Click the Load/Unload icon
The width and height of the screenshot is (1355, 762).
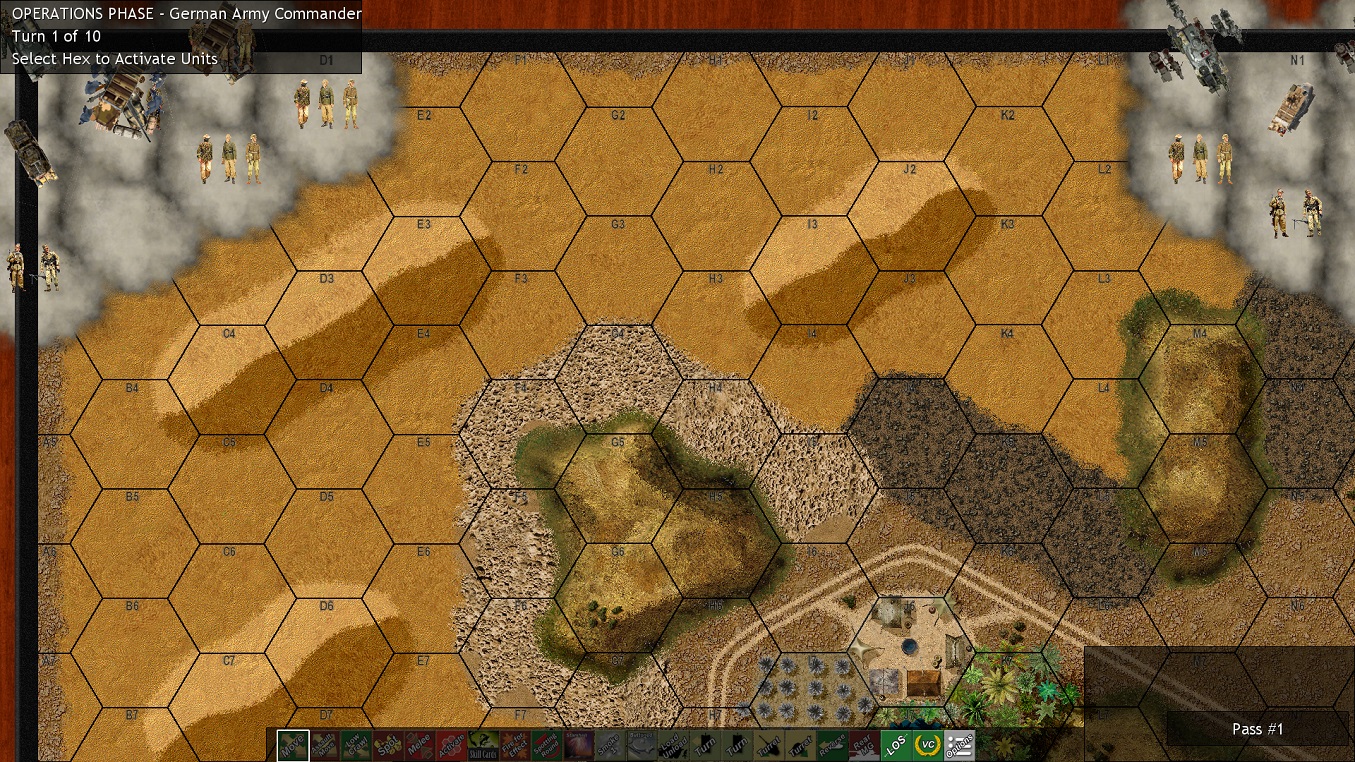click(x=674, y=746)
